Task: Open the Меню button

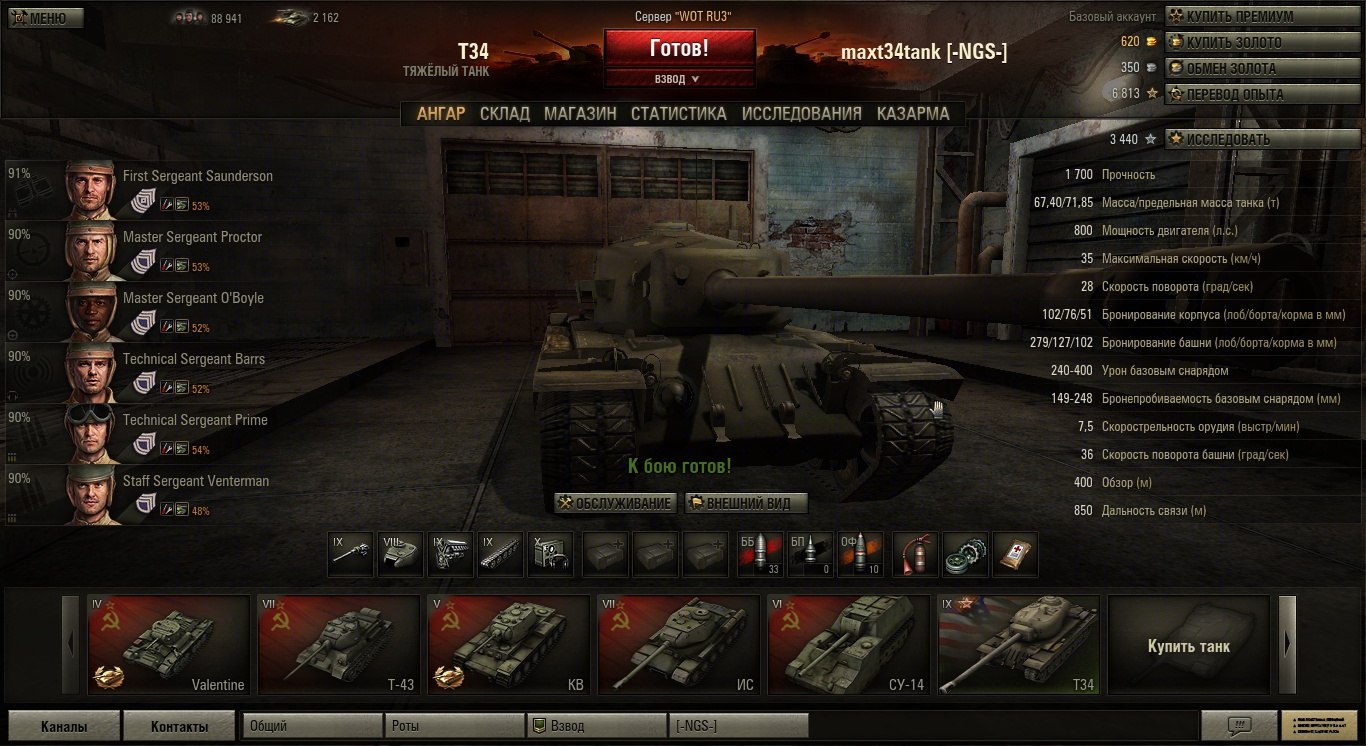Action: [45, 18]
